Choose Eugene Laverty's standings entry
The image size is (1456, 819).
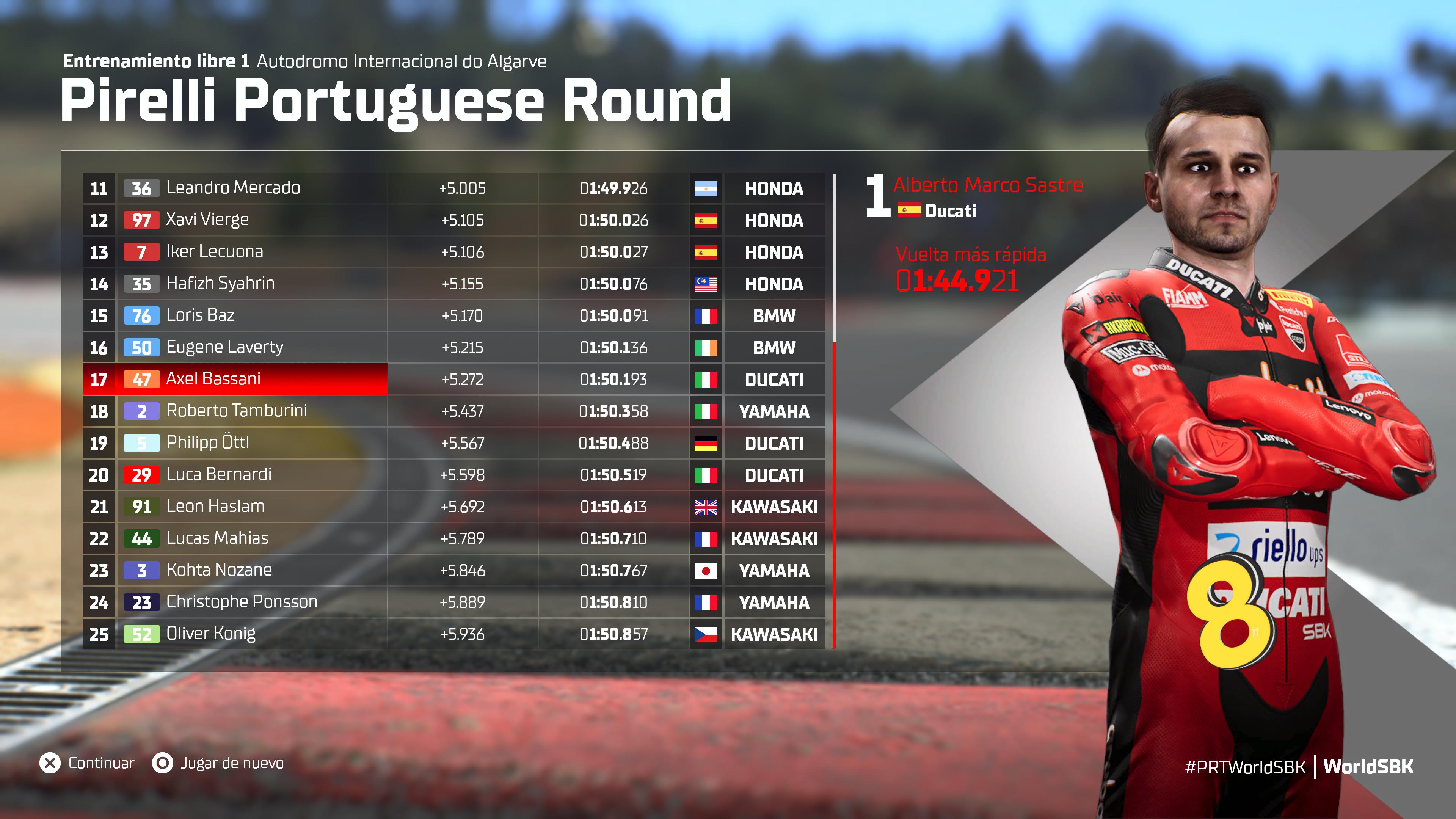224,347
